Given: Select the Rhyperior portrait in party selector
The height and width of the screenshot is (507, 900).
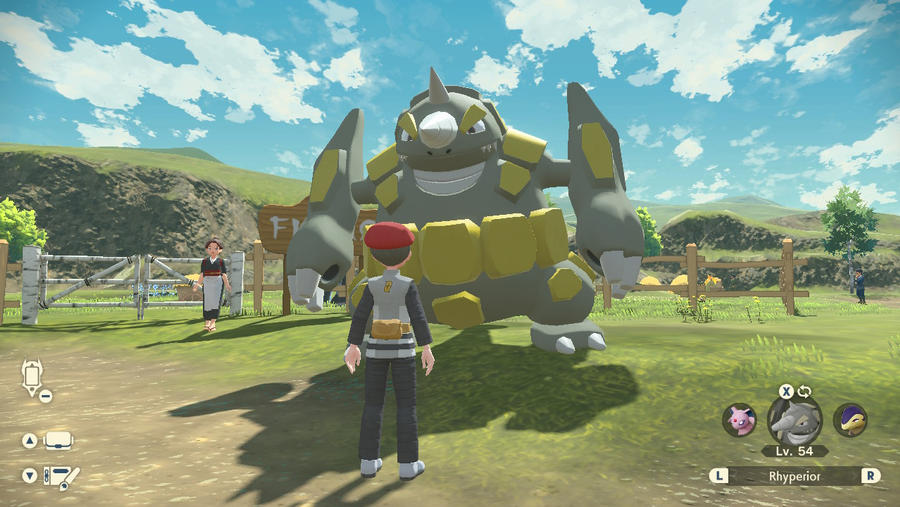Looking at the screenshot, I should click(x=794, y=420).
